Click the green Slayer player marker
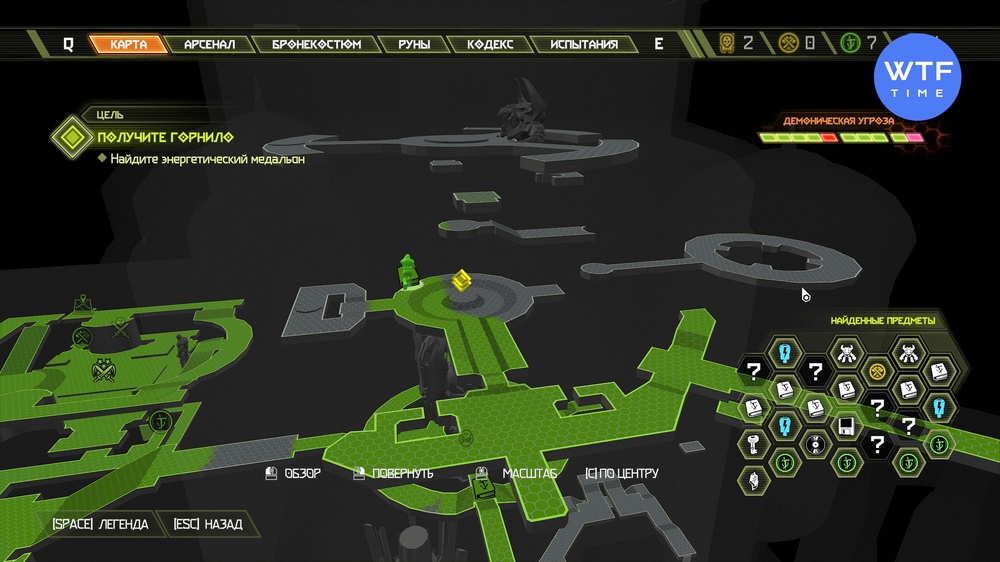Viewport: 1000px width, 562px height. [x=407, y=270]
